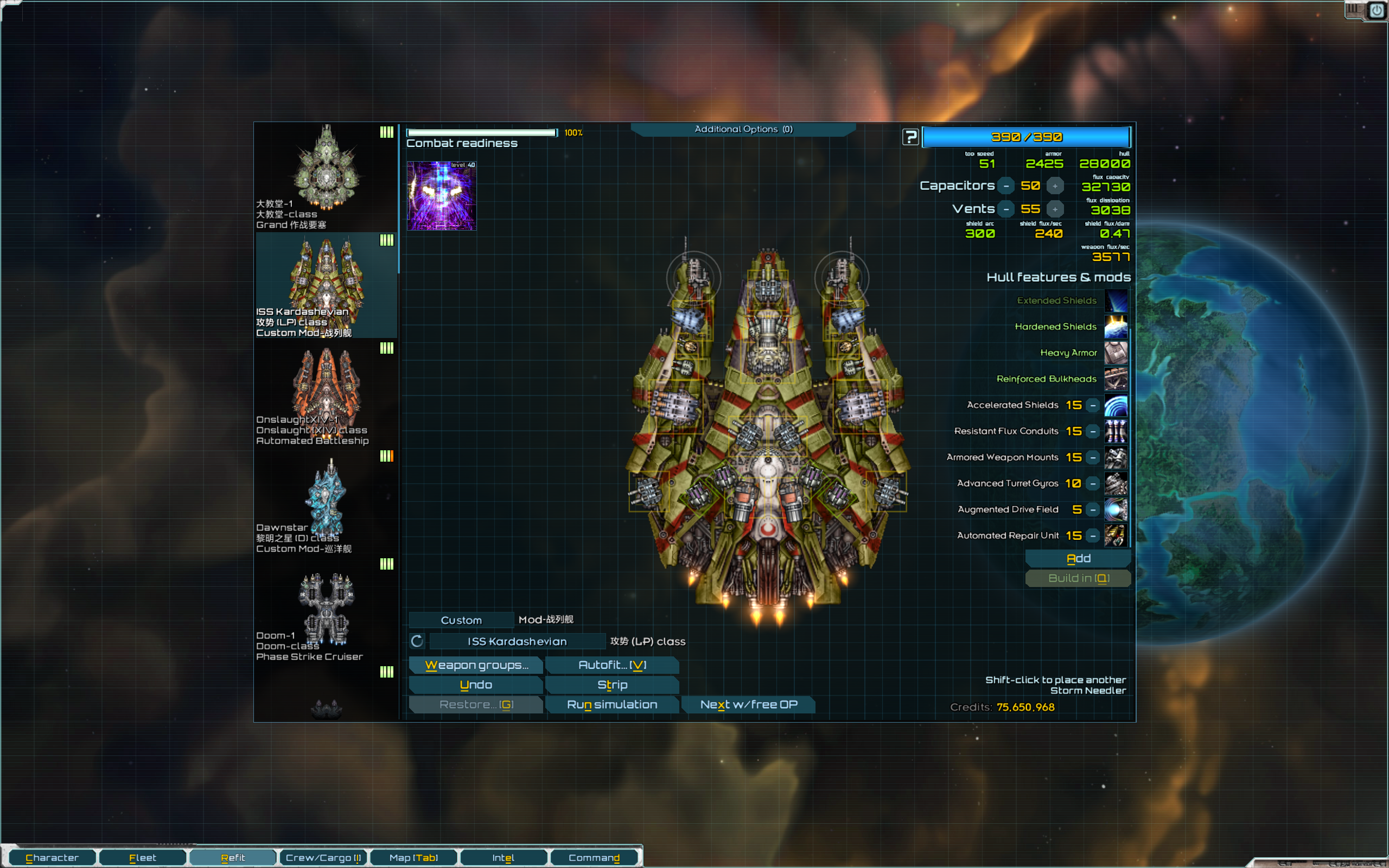Click the officer portrait, level 40
1389x868 pixels.
coord(441,196)
